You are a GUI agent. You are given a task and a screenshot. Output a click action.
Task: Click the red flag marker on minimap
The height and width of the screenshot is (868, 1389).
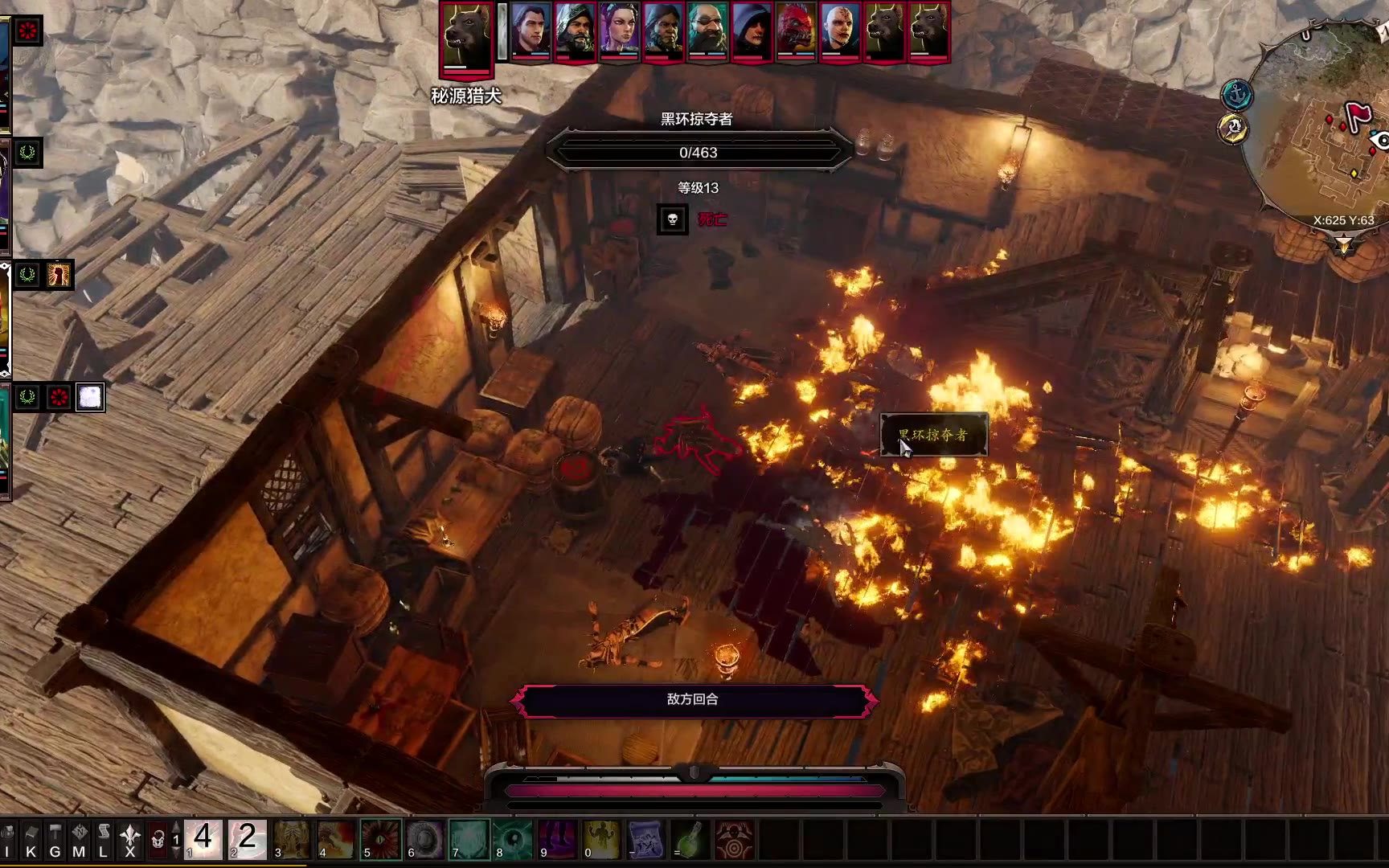(x=1358, y=117)
